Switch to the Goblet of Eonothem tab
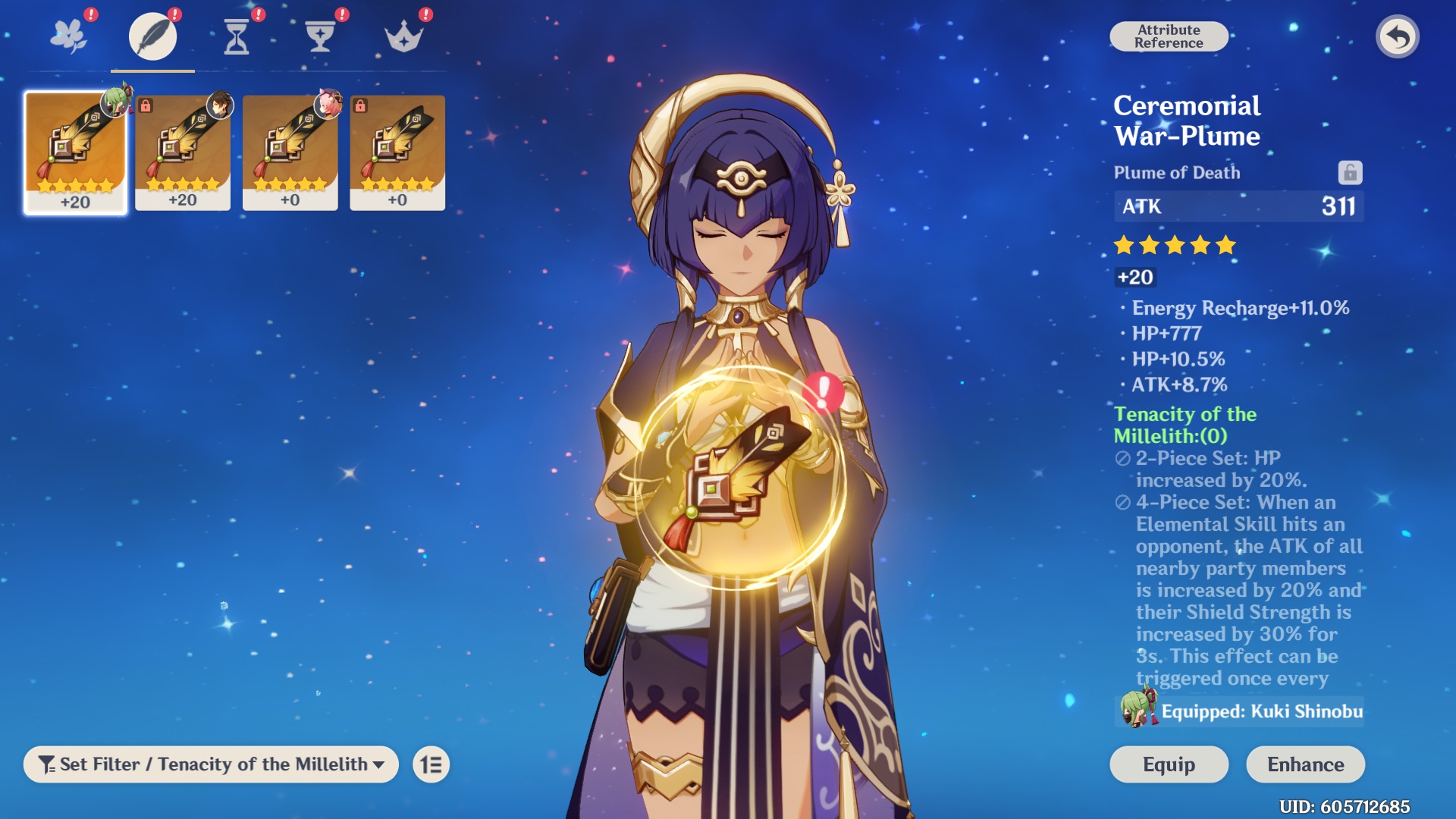1456x819 pixels. click(x=320, y=36)
